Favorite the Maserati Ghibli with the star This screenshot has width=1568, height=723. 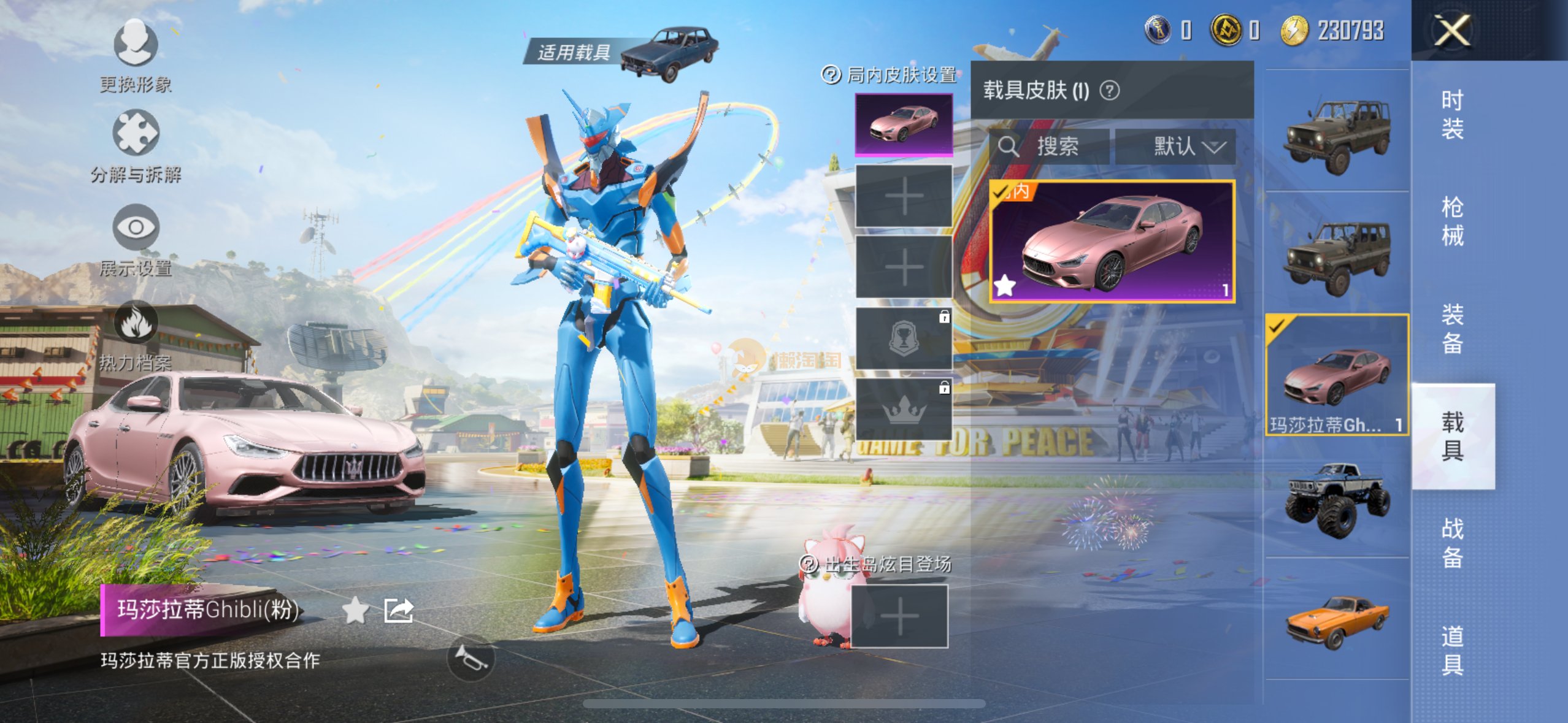click(355, 610)
